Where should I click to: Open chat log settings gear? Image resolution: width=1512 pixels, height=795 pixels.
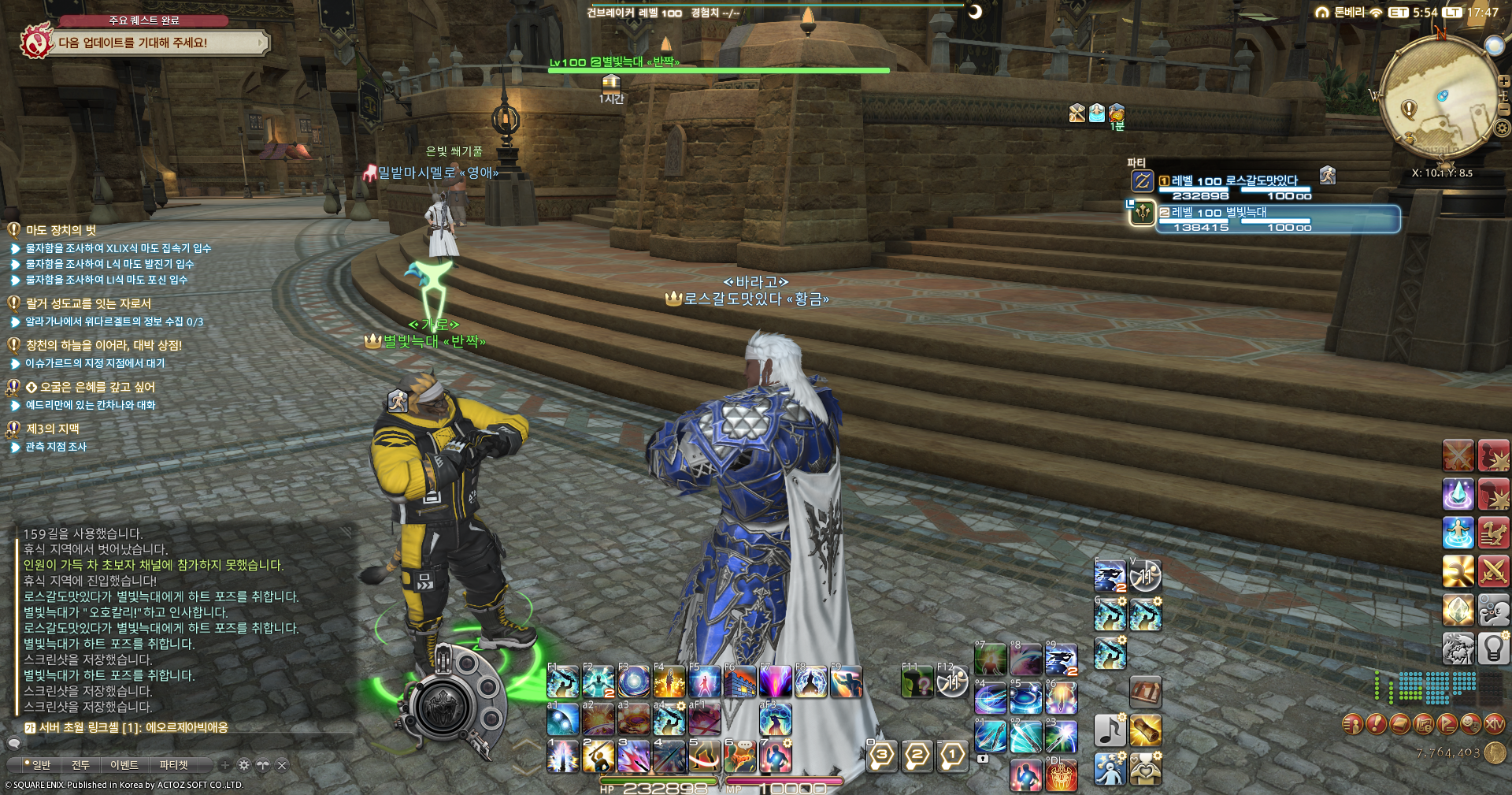(x=244, y=764)
